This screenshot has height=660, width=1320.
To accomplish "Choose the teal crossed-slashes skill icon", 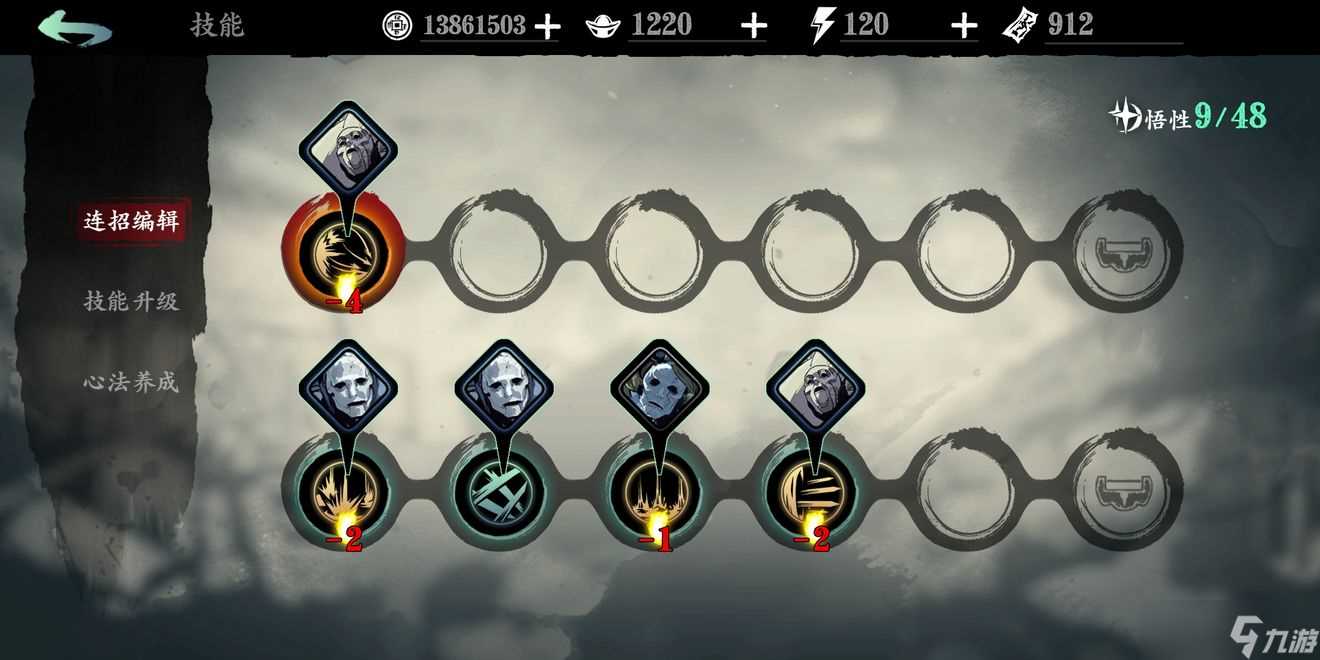I will pos(497,490).
